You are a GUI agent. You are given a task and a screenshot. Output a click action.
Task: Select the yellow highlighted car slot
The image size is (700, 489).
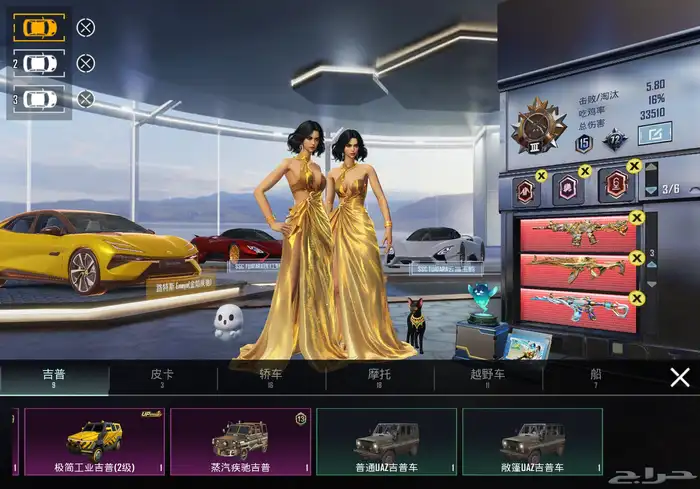(x=39, y=27)
